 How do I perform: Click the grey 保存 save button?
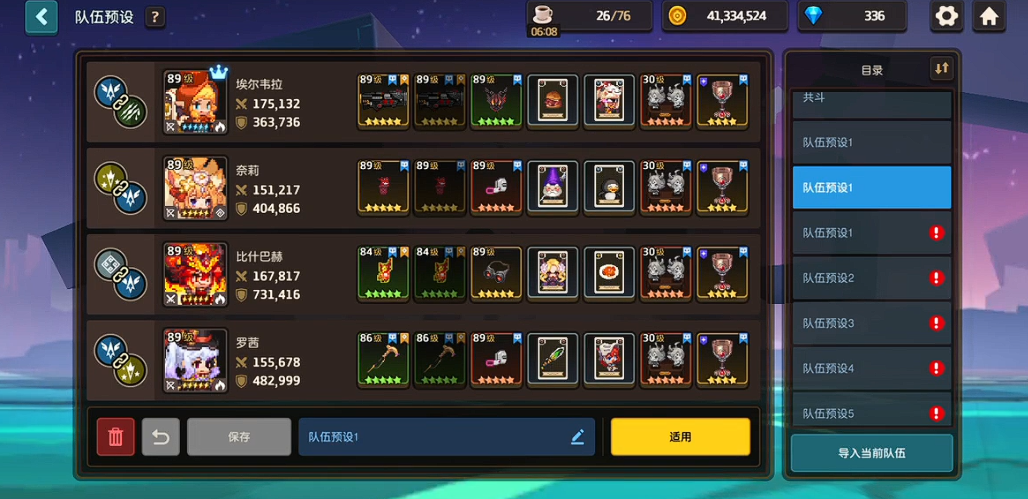coord(239,437)
